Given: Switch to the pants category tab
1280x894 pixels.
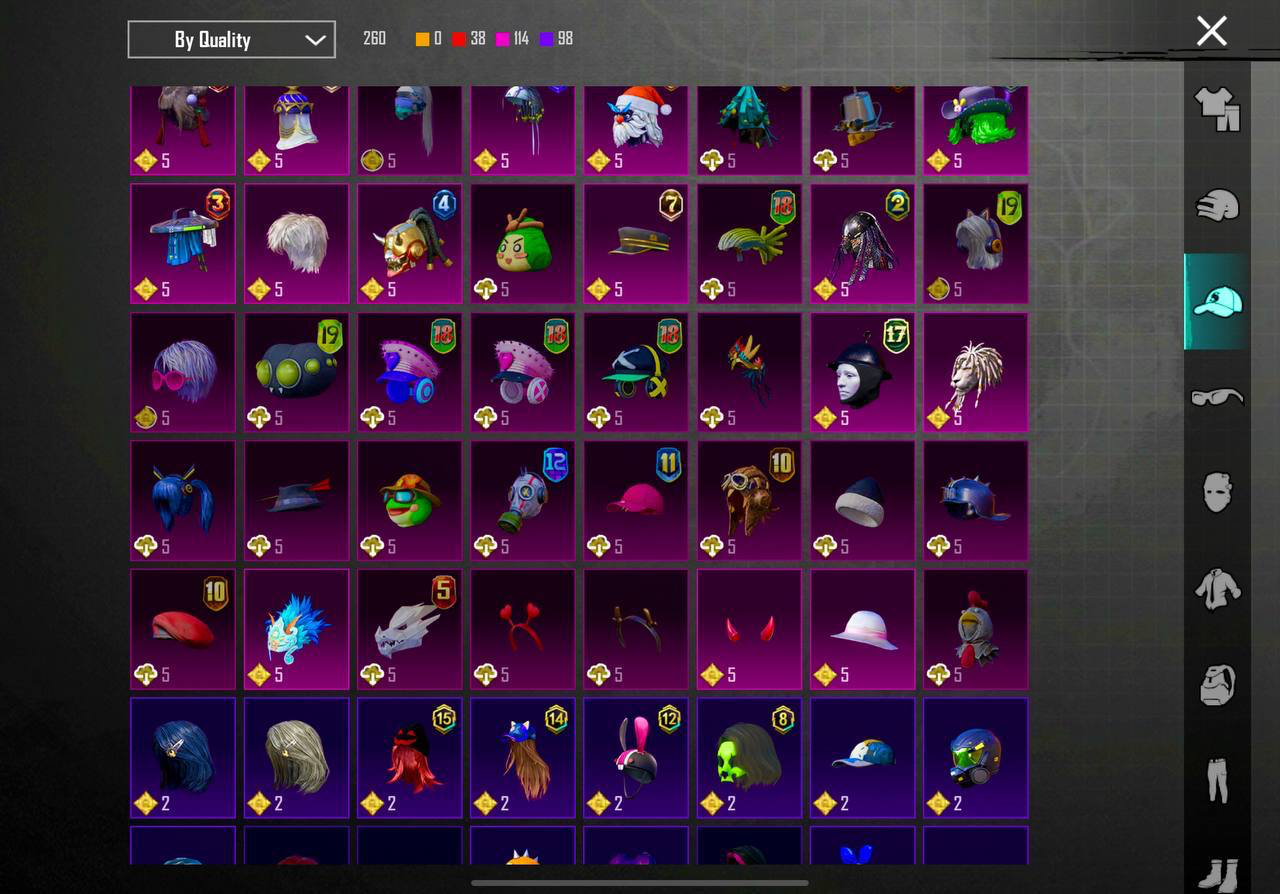Looking at the screenshot, I should click(1217, 780).
